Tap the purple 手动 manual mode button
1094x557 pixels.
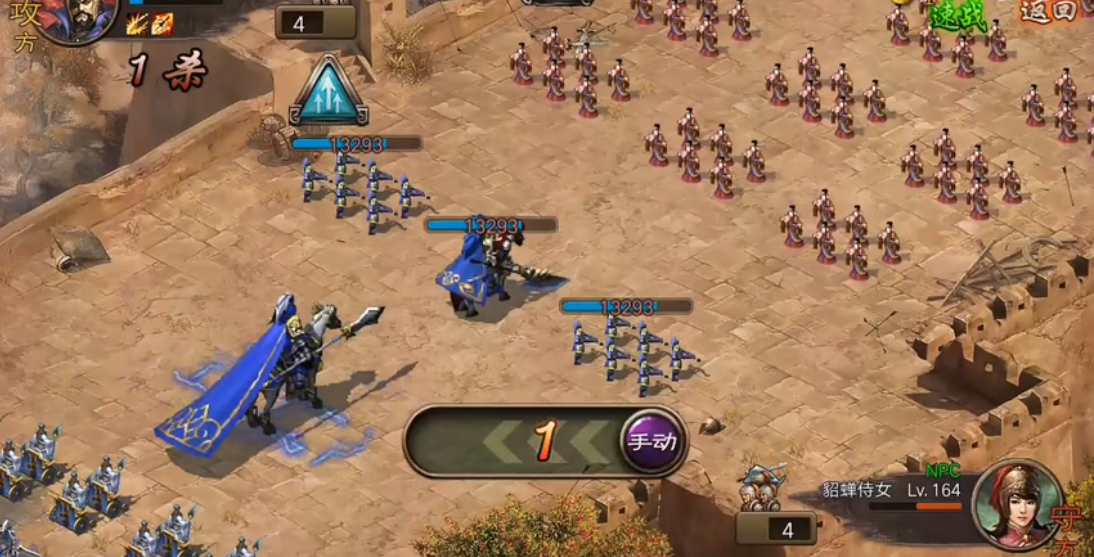(652, 441)
